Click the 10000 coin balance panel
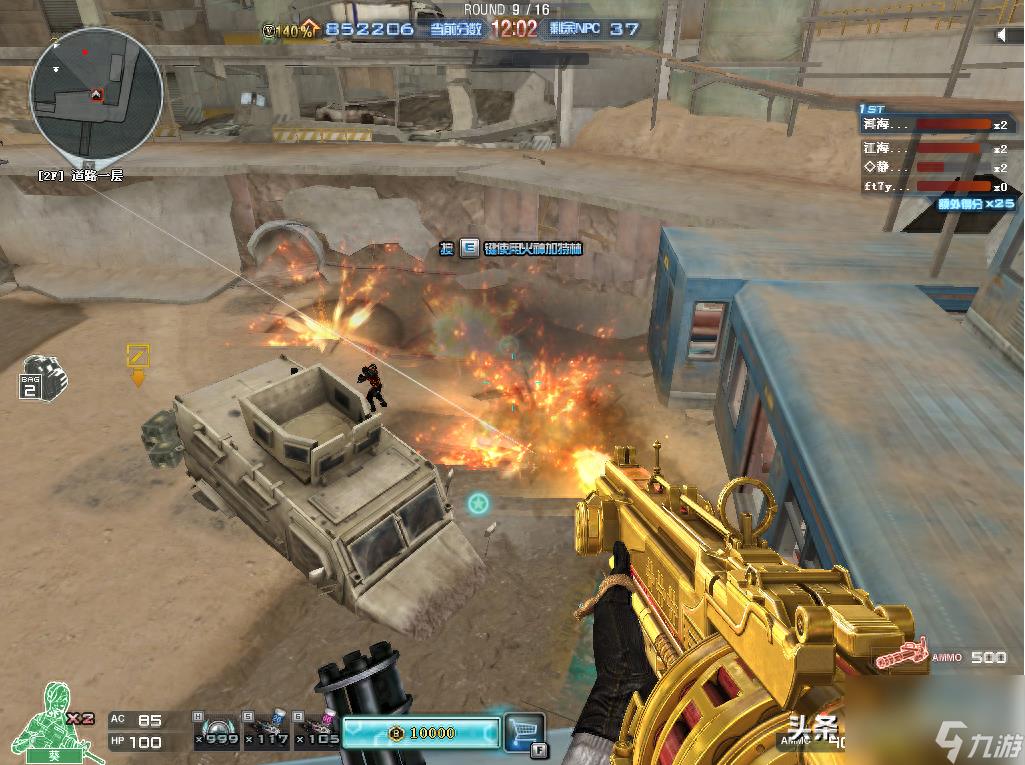Screen dimensions: 1025x765 (420, 733)
